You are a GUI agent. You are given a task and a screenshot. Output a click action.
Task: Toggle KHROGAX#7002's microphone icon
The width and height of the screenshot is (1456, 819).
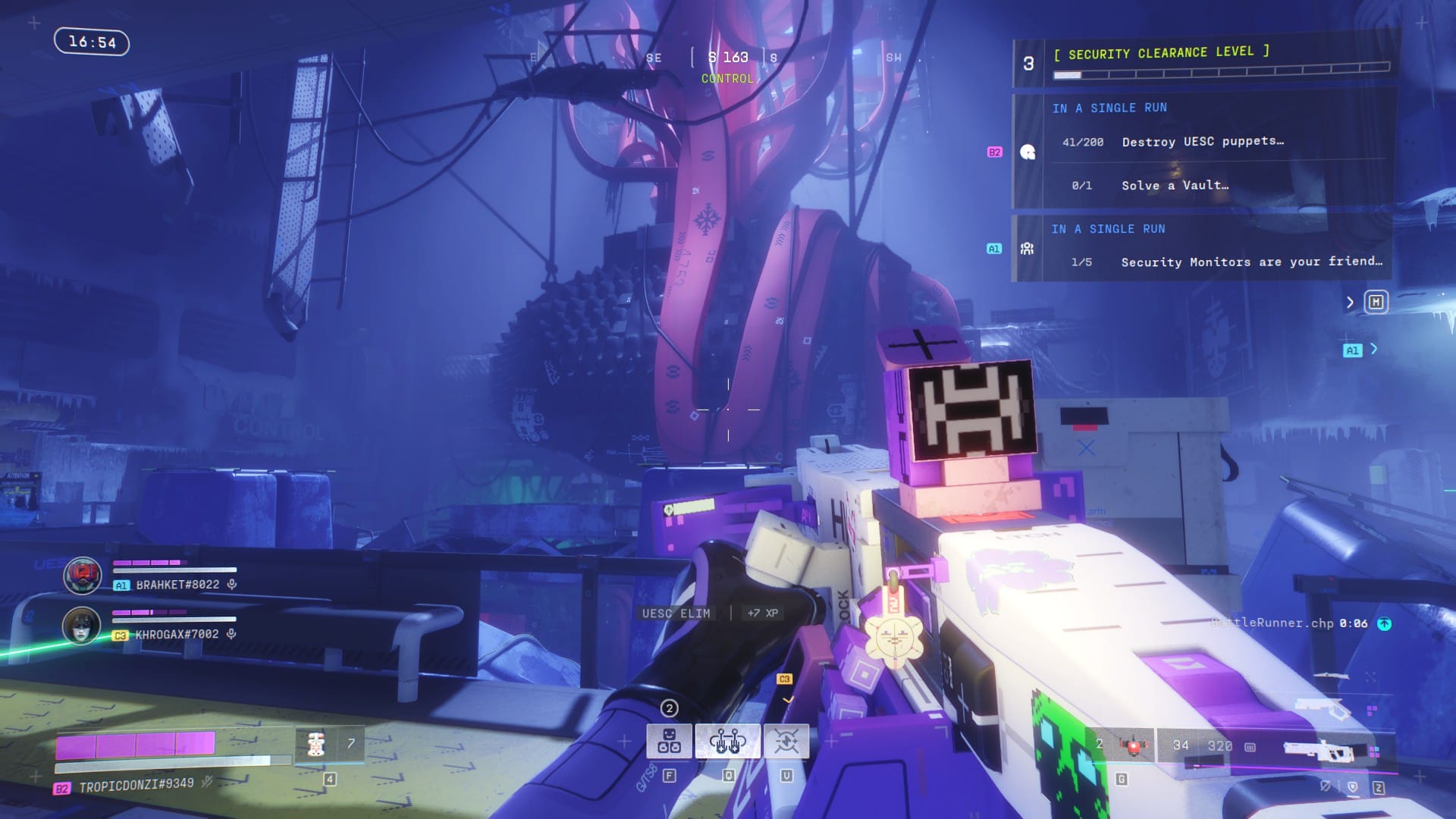[231, 634]
